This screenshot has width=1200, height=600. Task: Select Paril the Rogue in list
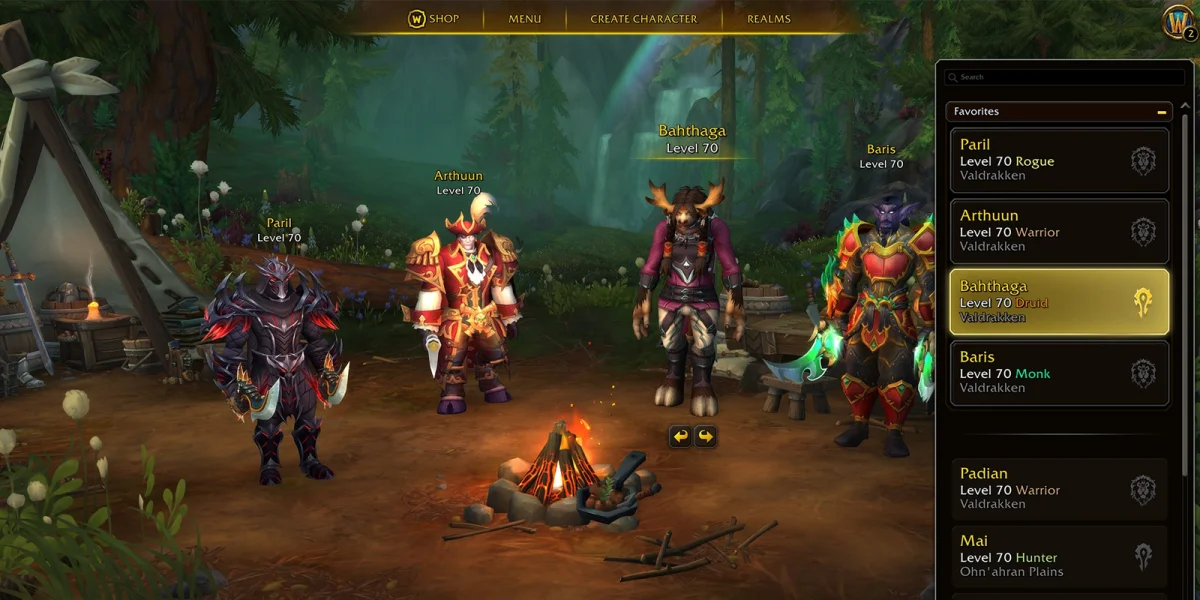tap(1058, 160)
